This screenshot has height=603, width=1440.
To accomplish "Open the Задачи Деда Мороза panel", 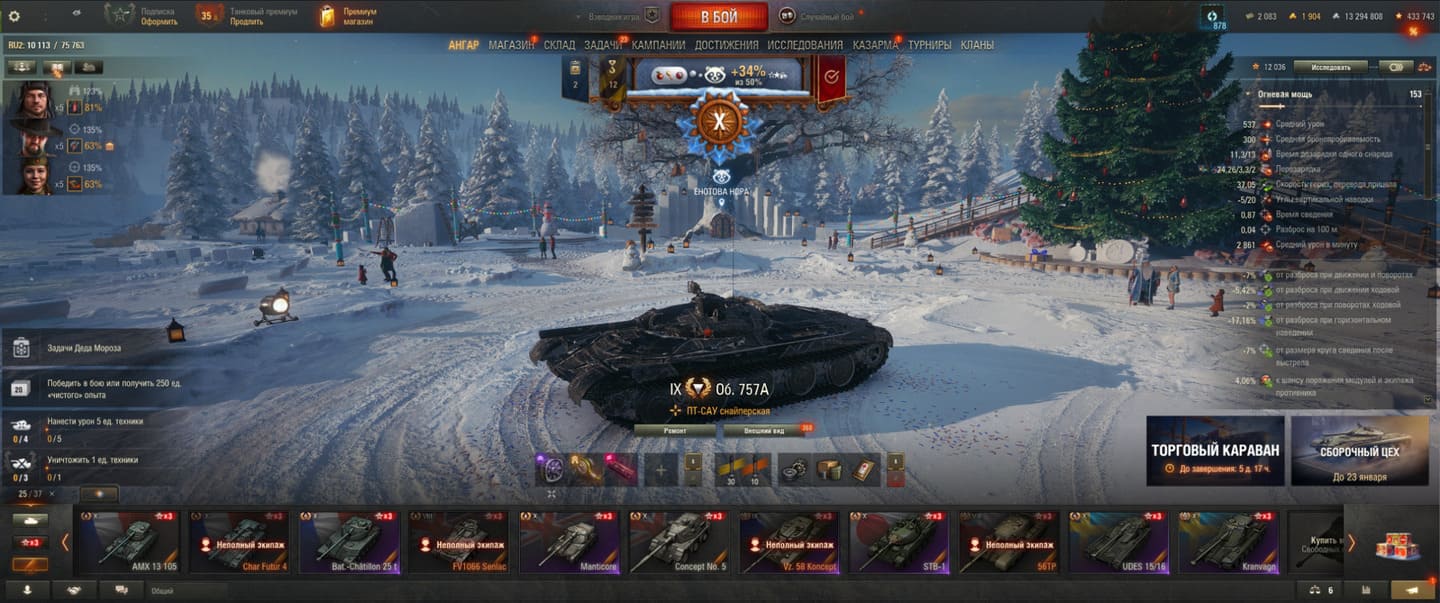I will click(x=84, y=348).
